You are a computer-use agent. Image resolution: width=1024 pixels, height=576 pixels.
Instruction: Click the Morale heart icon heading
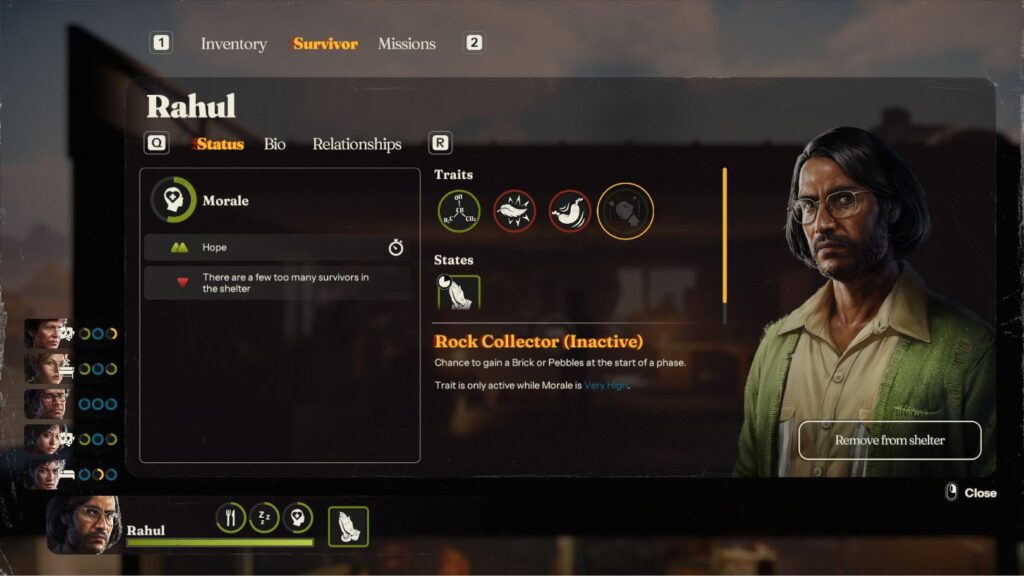tap(172, 200)
